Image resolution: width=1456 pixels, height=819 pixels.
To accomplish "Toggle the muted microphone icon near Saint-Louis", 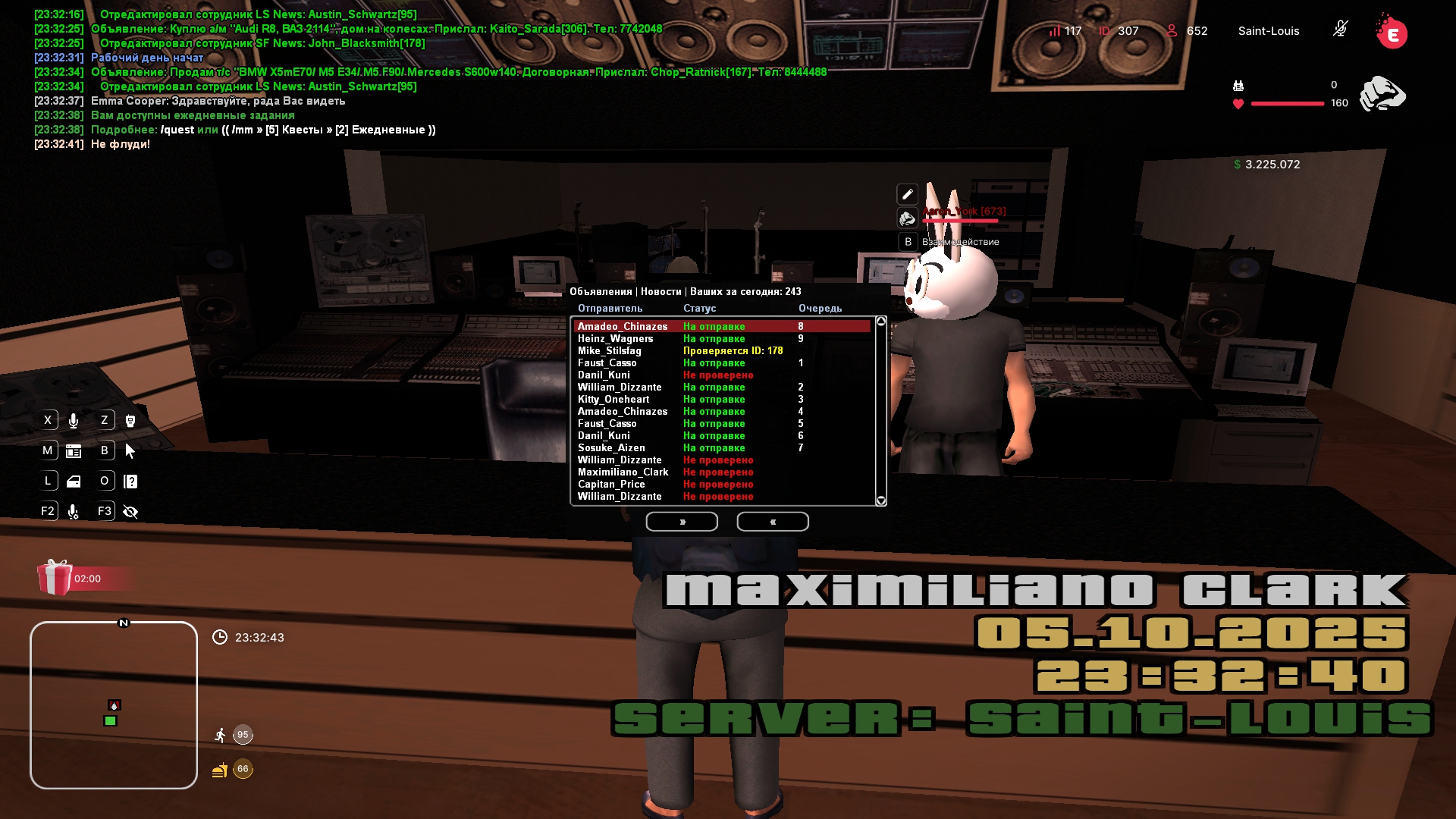I will 1340,30.
